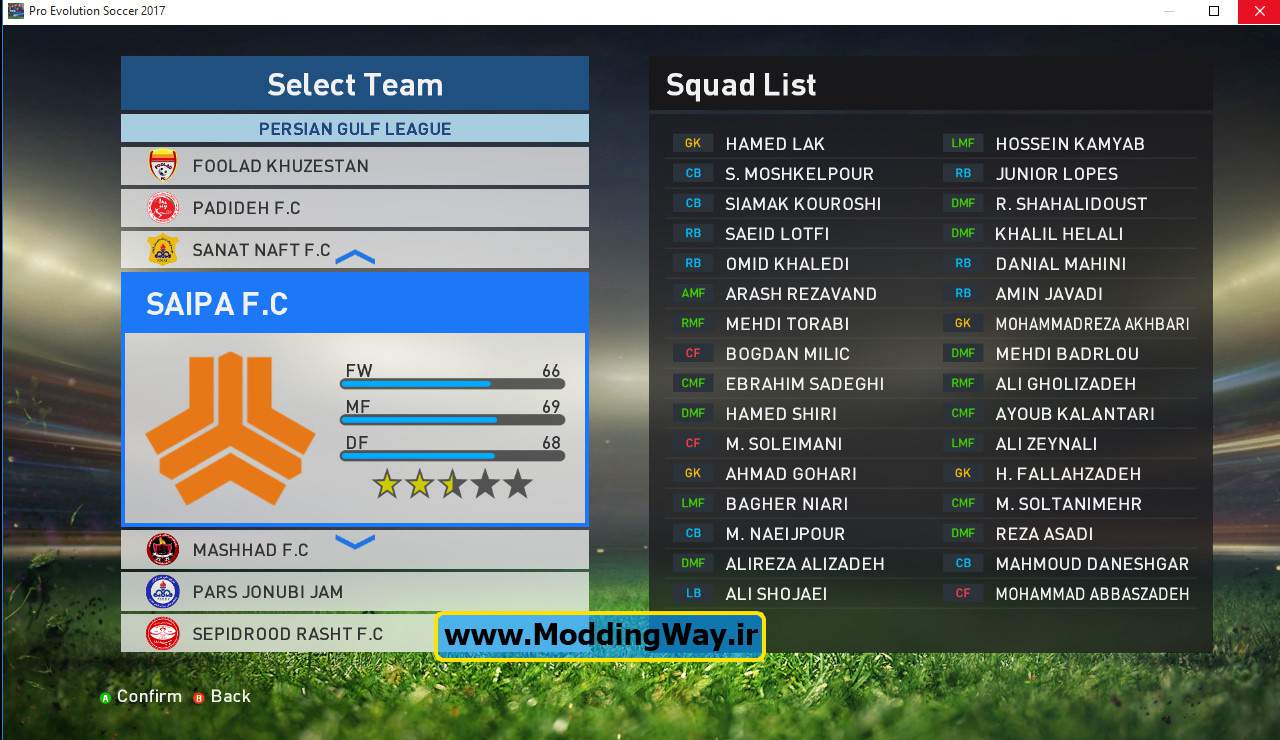Viewport: 1280px width, 740px height.
Task: Click Ali Shojaei in squad list
Action: click(x=776, y=594)
